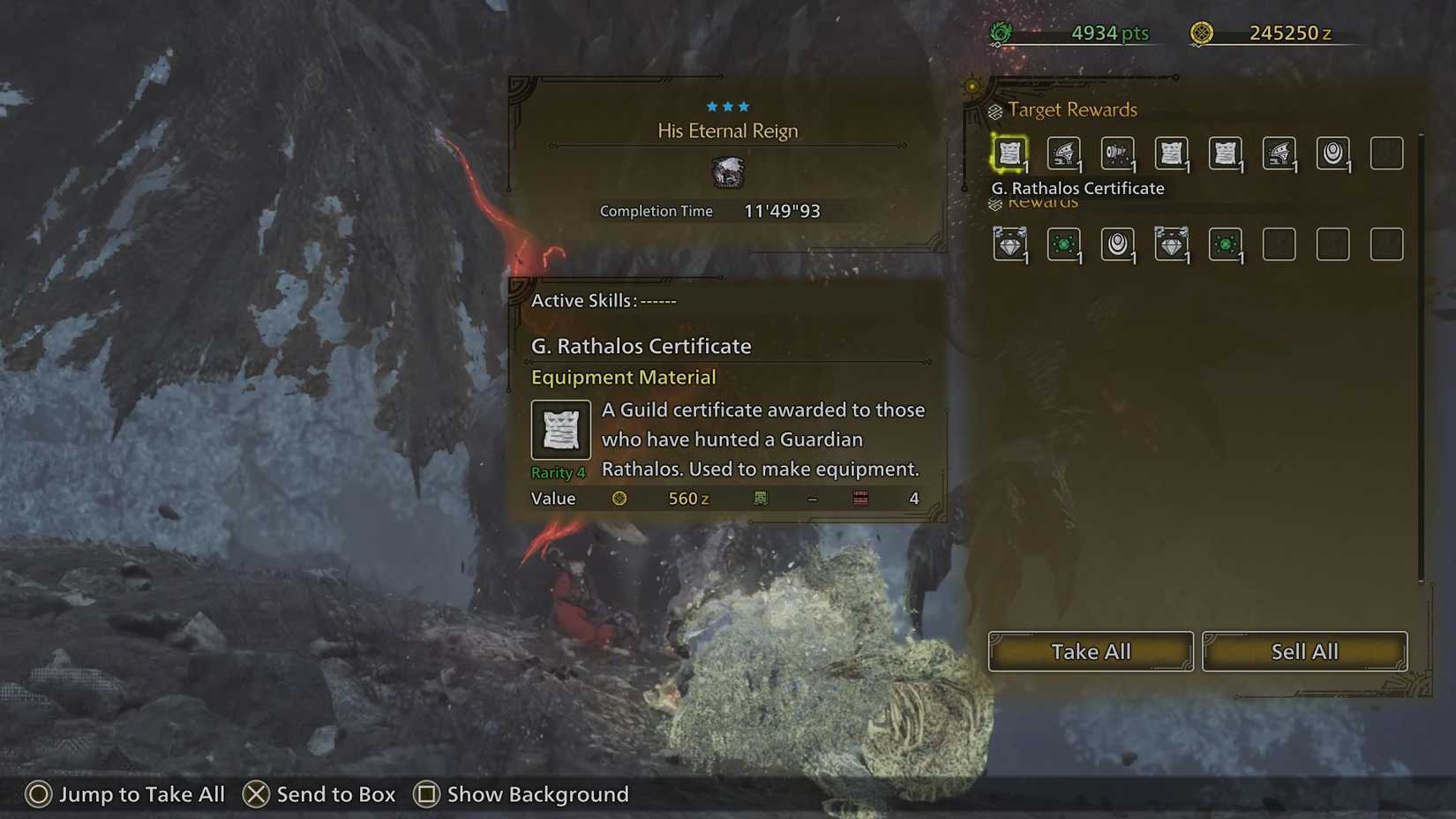This screenshot has width=1456, height=819.
Task: Select the second certificate icon in Target Rewards
Action: pyautogui.click(x=1171, y=152)
